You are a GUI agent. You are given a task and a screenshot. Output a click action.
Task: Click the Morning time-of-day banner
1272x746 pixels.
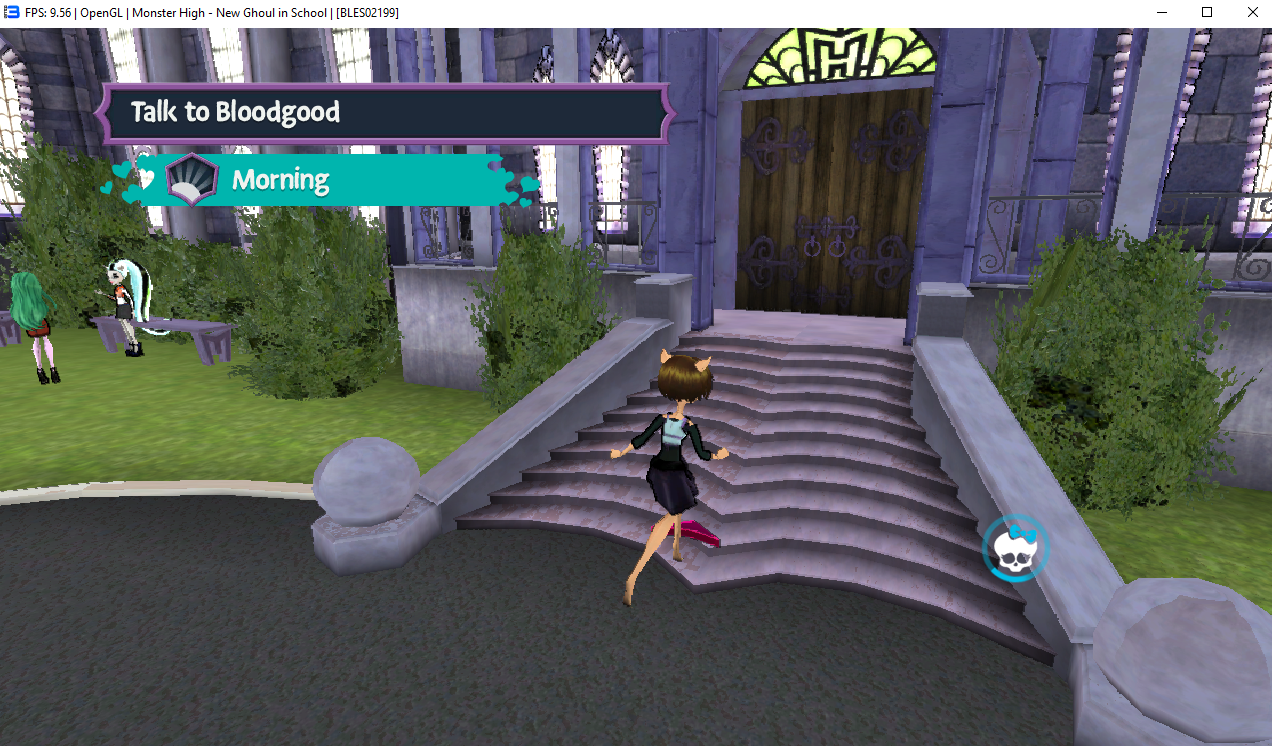(x=330, y=180)
